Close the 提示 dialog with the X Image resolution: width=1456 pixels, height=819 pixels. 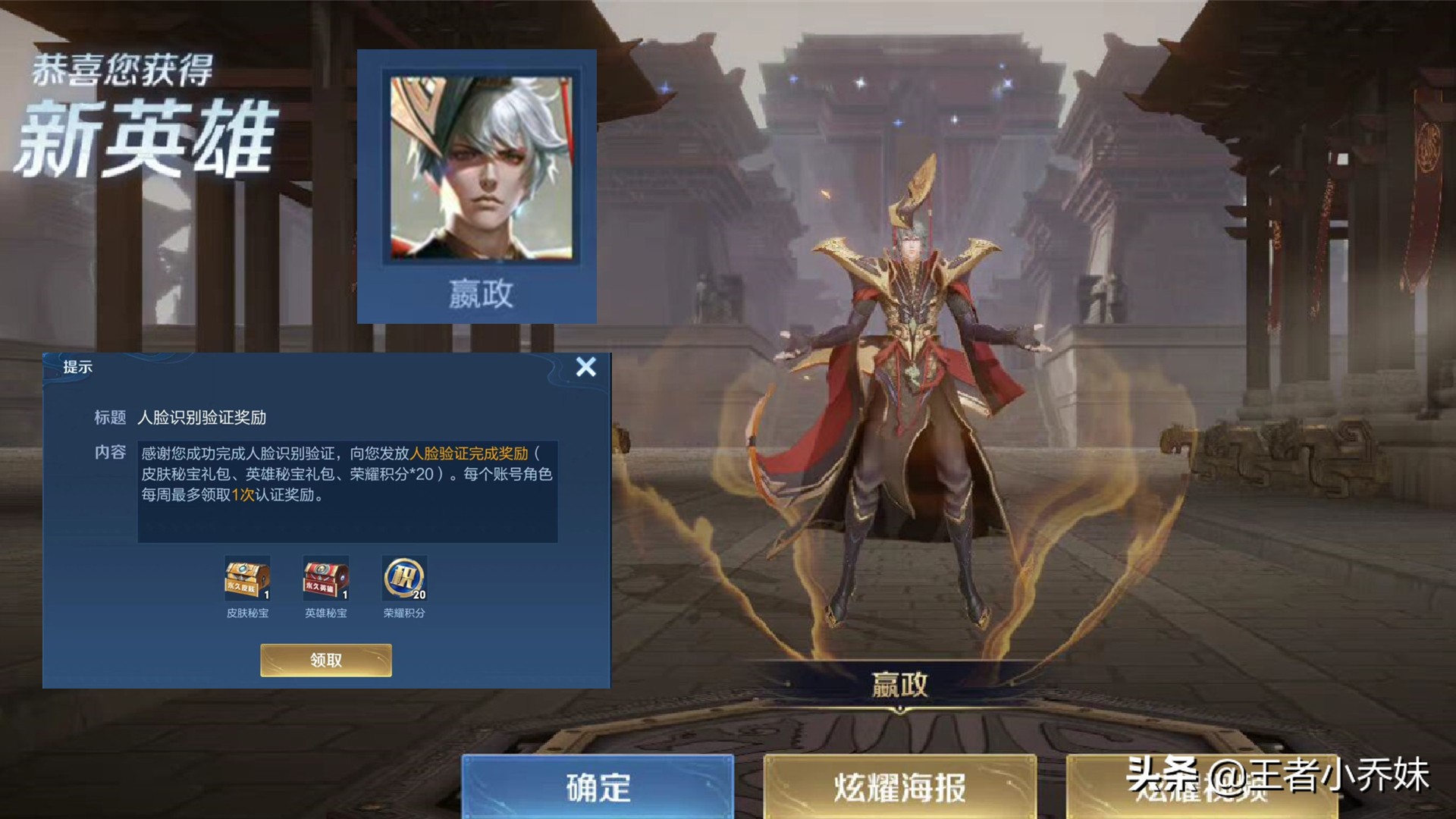pos(585,367)
